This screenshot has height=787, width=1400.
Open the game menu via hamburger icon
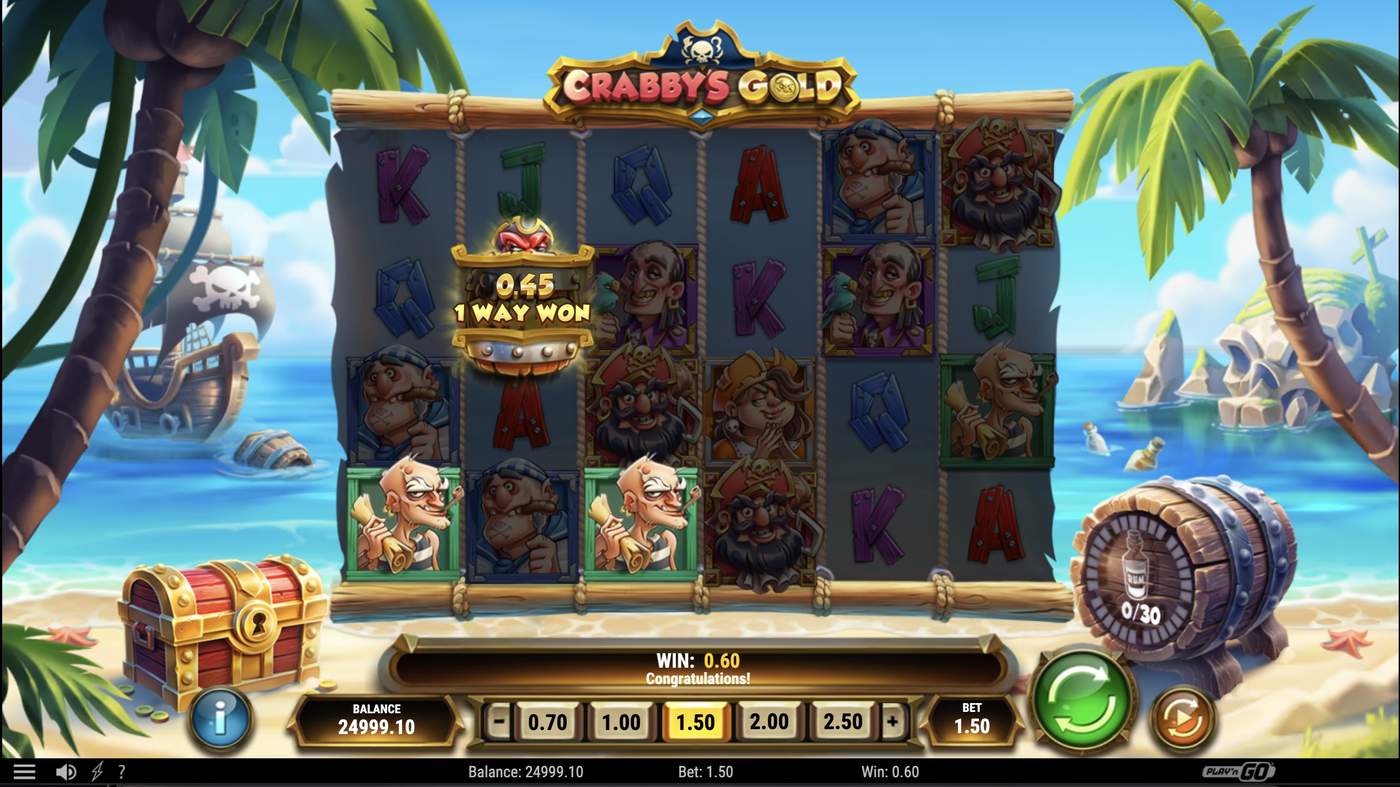[x=24, y=770]
